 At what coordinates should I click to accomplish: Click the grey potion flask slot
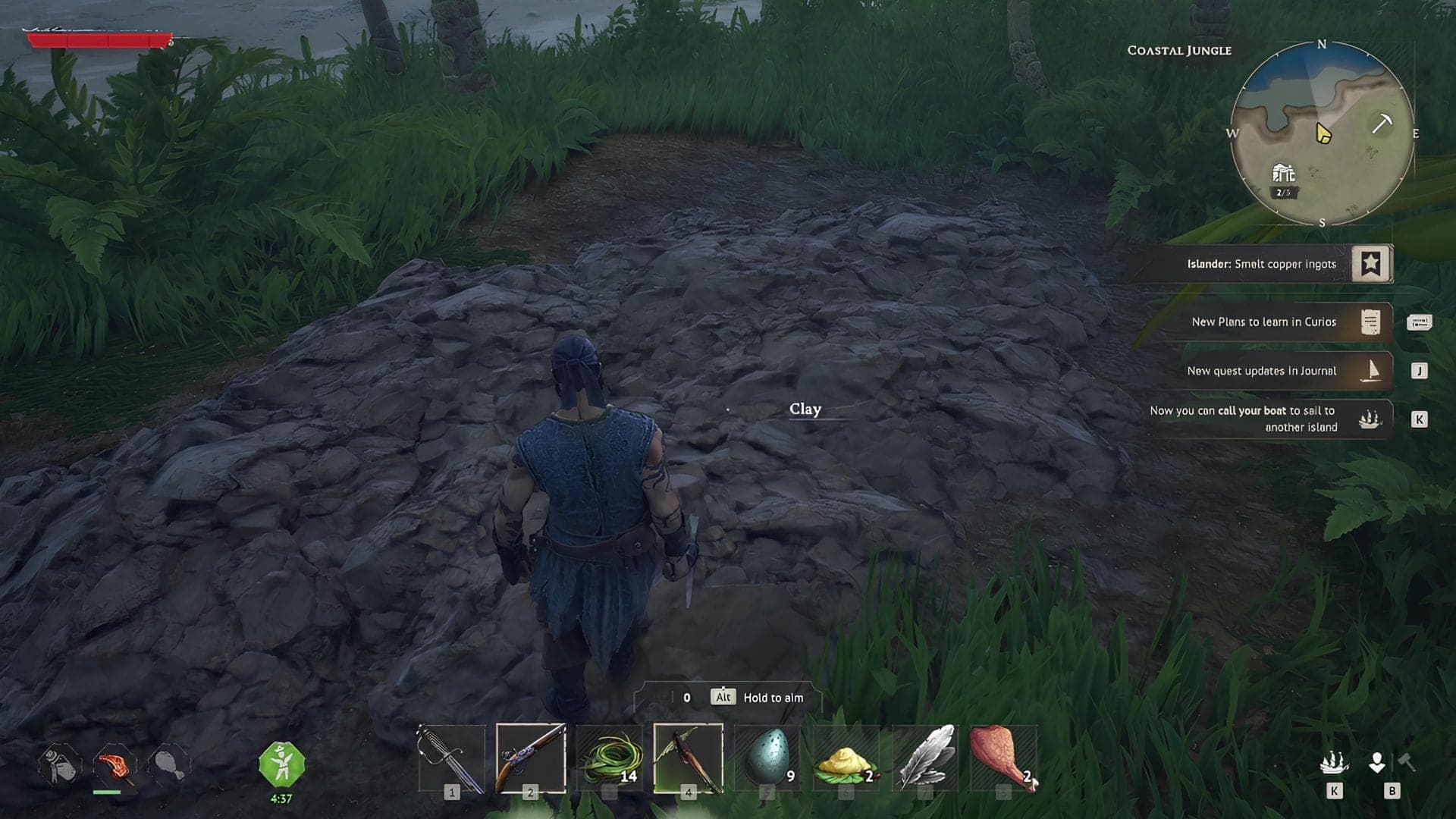coord(60,765)
